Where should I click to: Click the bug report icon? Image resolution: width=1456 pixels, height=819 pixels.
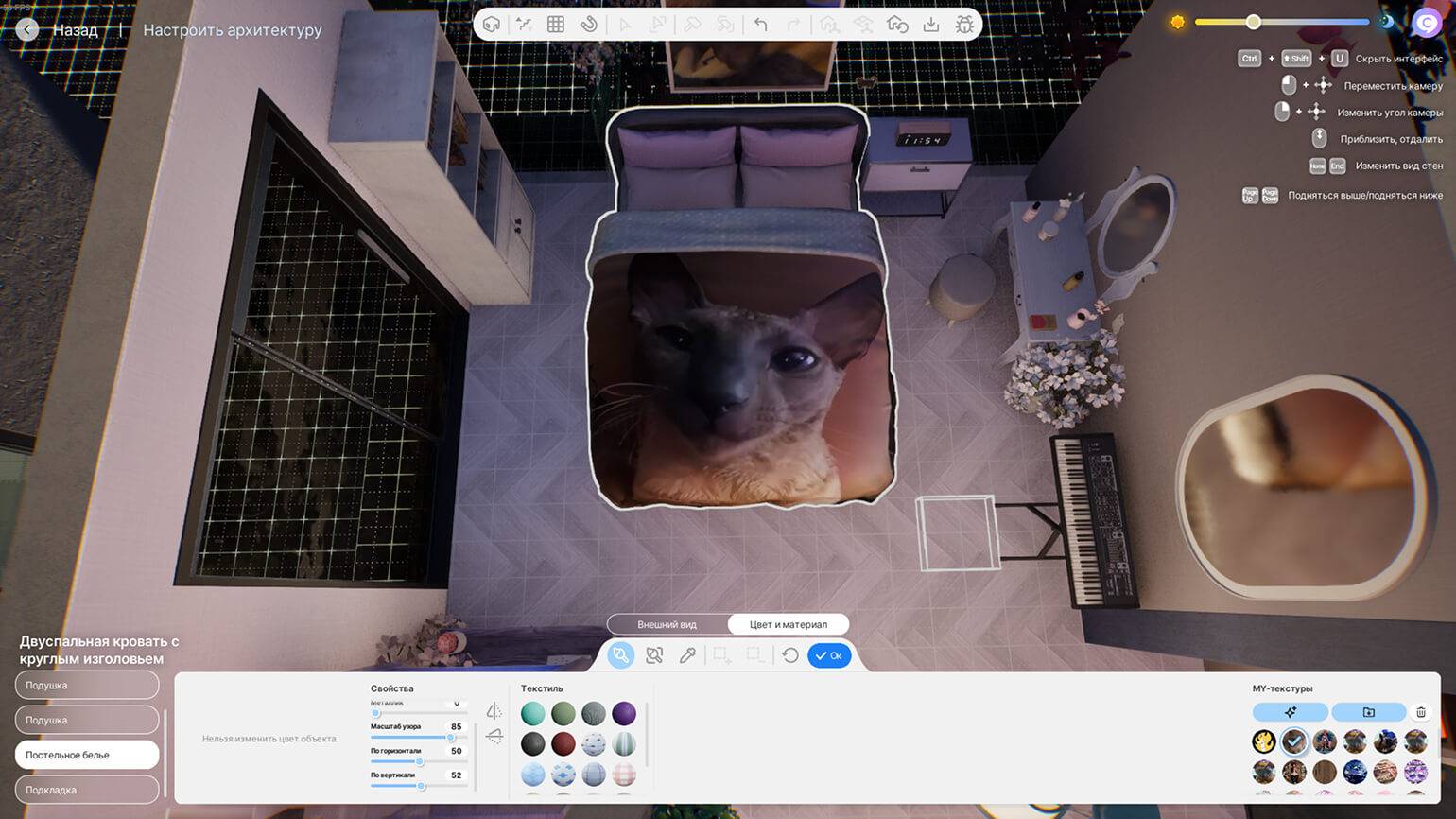(964, 25)
